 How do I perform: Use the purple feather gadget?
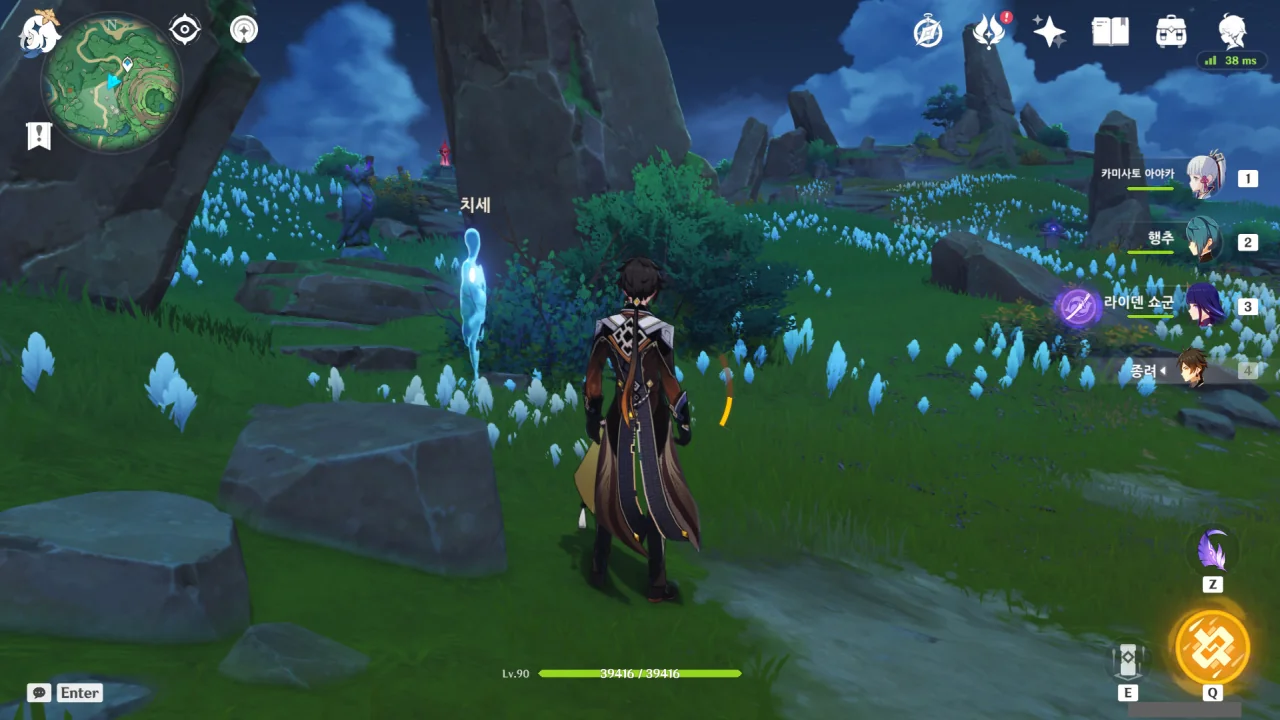[1213, 550]
